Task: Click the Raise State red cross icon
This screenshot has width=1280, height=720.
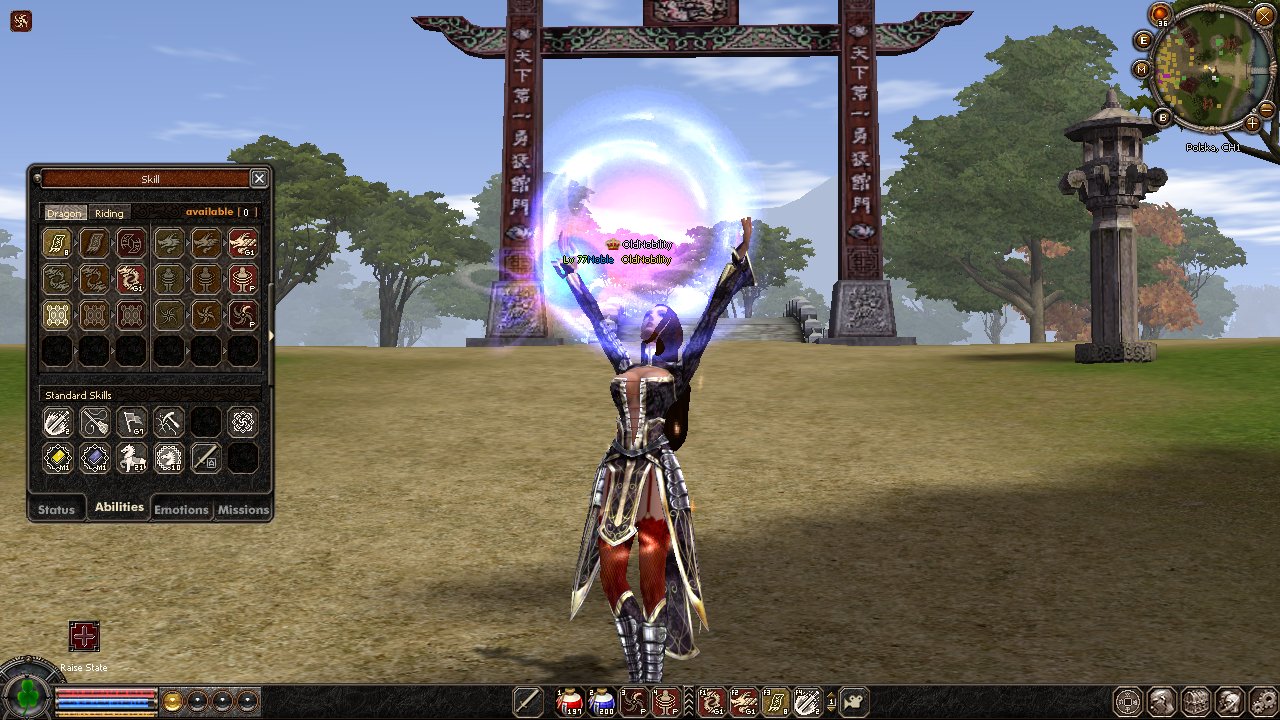Action: [x=84, y=636]
